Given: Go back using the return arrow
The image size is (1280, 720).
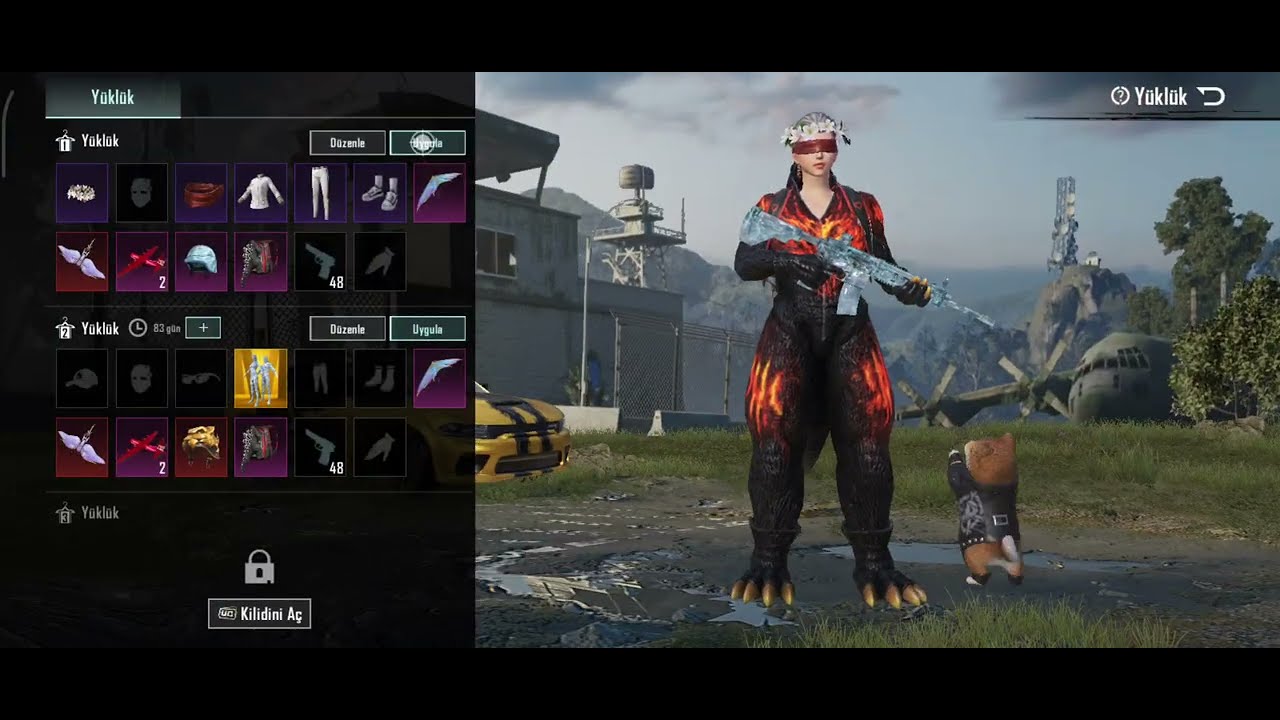Looking at the screenshot, I should point(1210,96).
